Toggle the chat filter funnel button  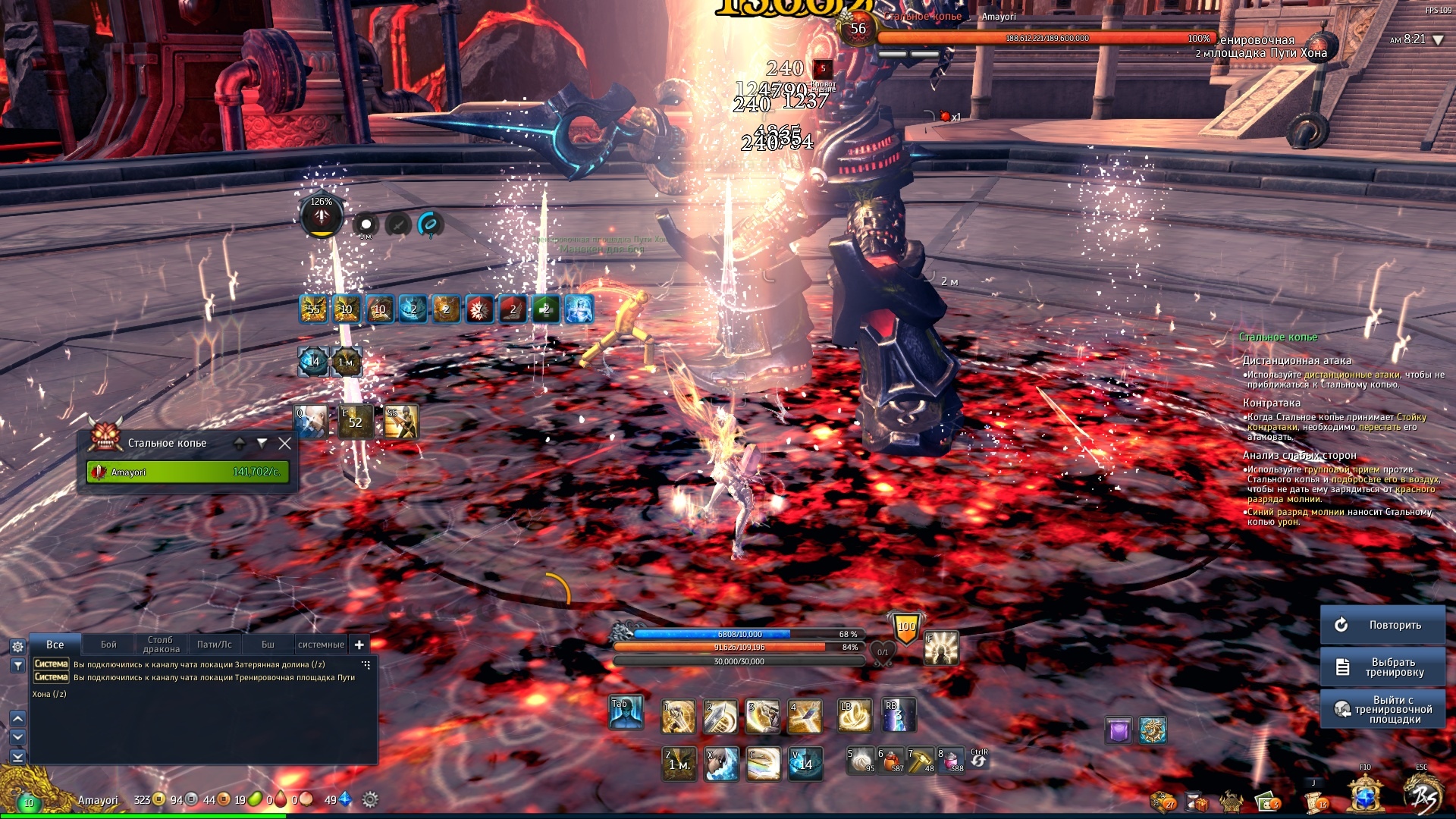click(17, 666)
